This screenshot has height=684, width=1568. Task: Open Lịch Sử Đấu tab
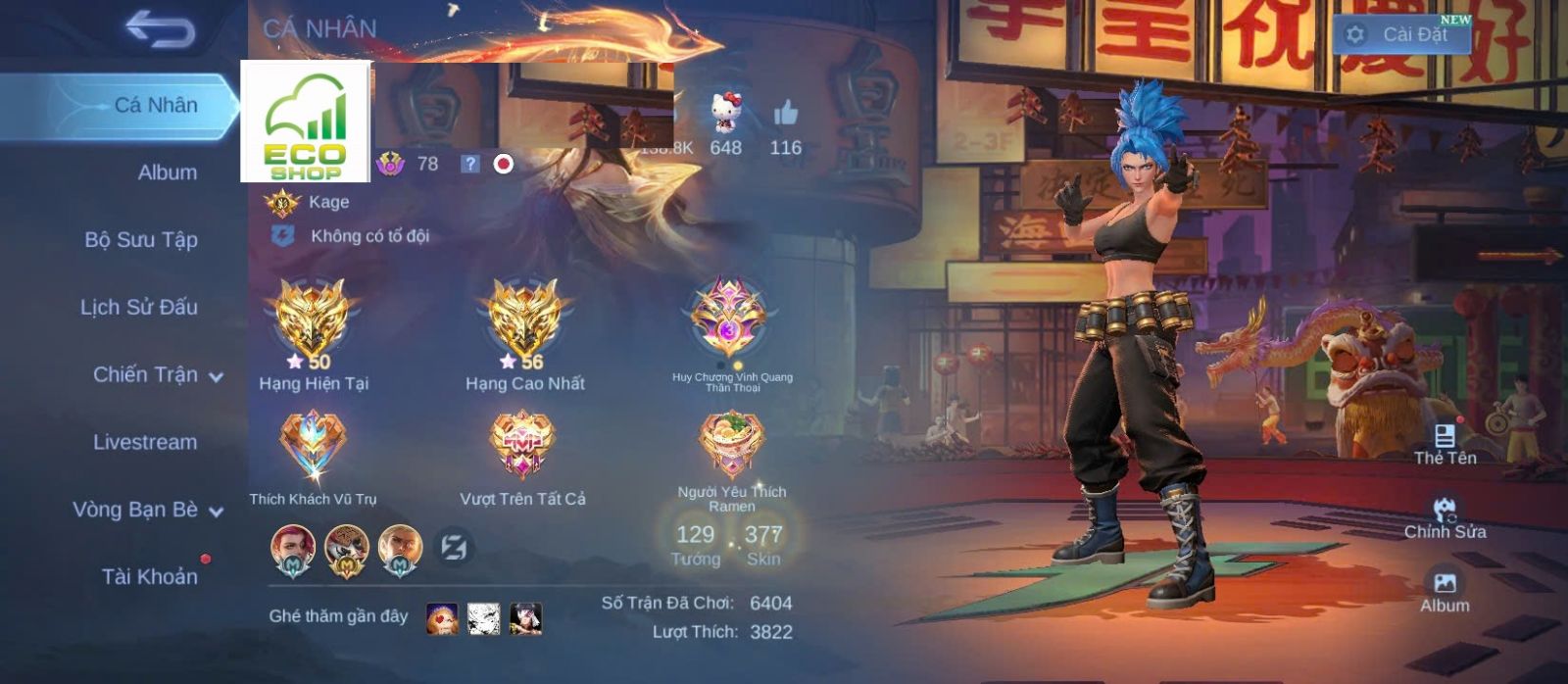pyautogui.click(x=139, y=308)
